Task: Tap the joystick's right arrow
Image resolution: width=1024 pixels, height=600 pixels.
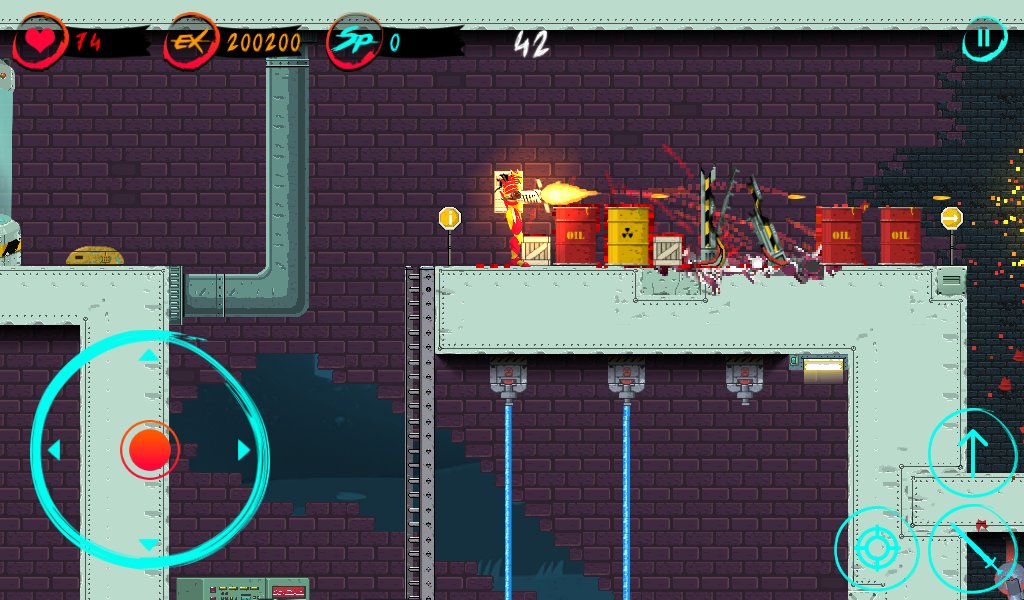Action: tap(243, 450)
